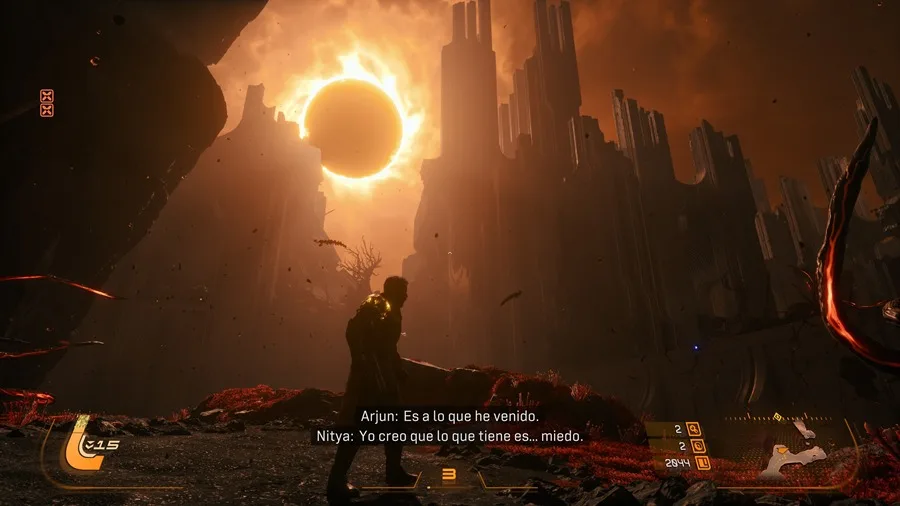Click the stacked status icons at left edge

pos(46,103)
